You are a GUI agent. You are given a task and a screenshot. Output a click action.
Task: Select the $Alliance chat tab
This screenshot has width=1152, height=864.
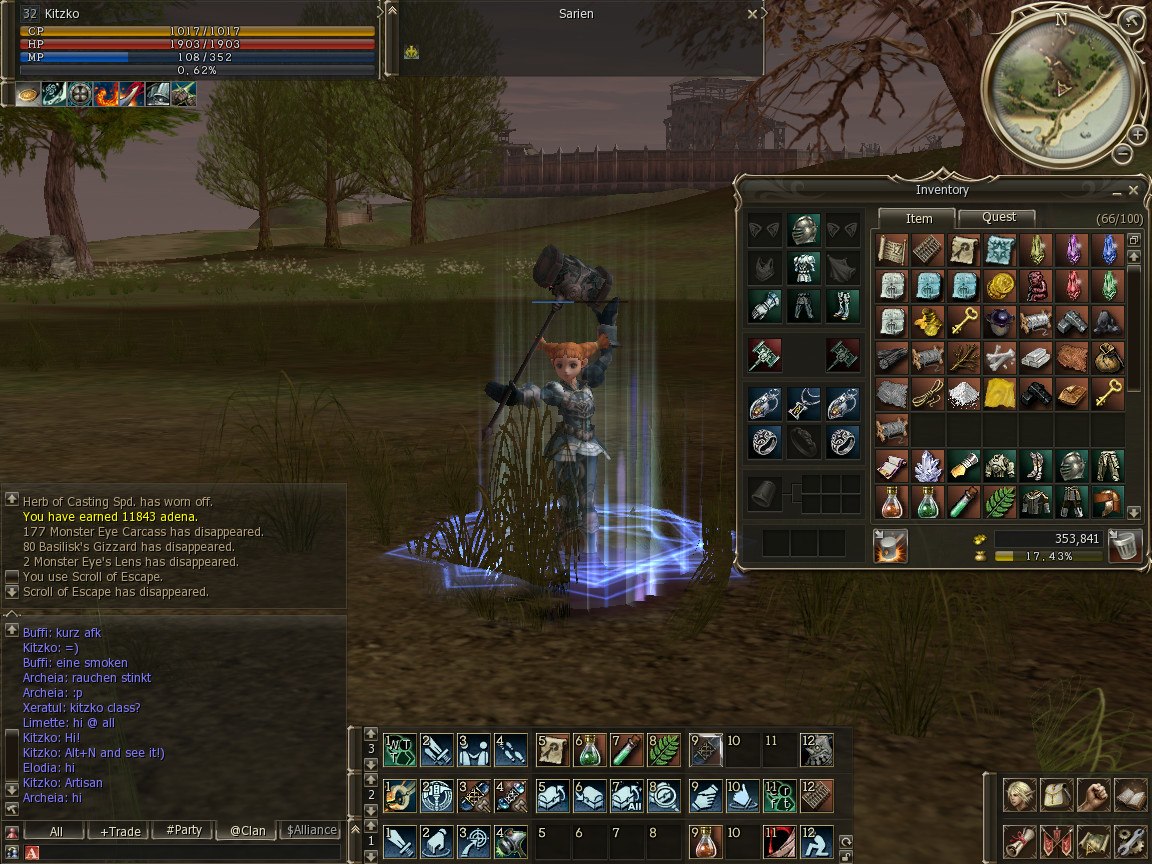(x=311, y=830)
